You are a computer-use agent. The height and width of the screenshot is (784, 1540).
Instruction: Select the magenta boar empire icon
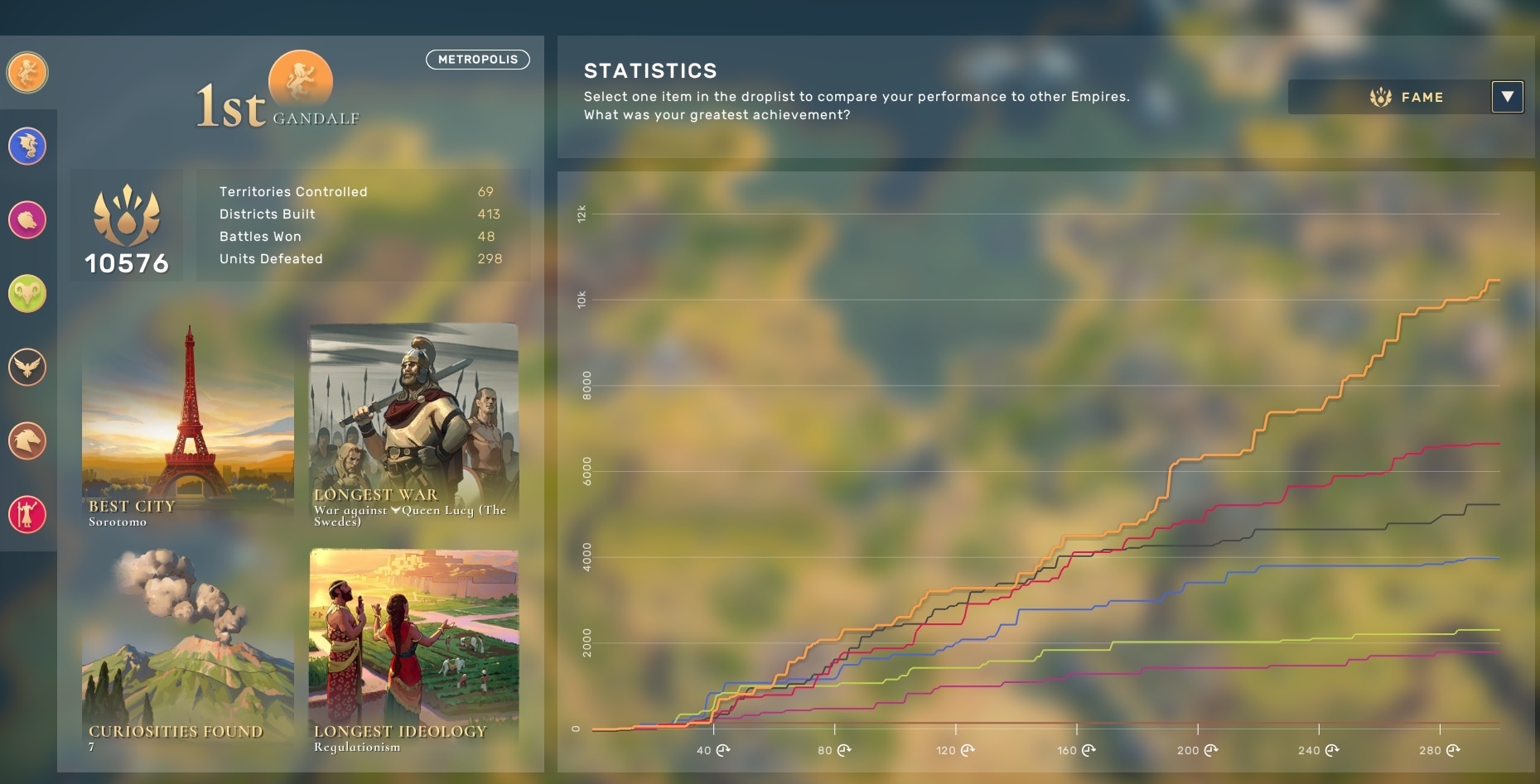point(27,220)
